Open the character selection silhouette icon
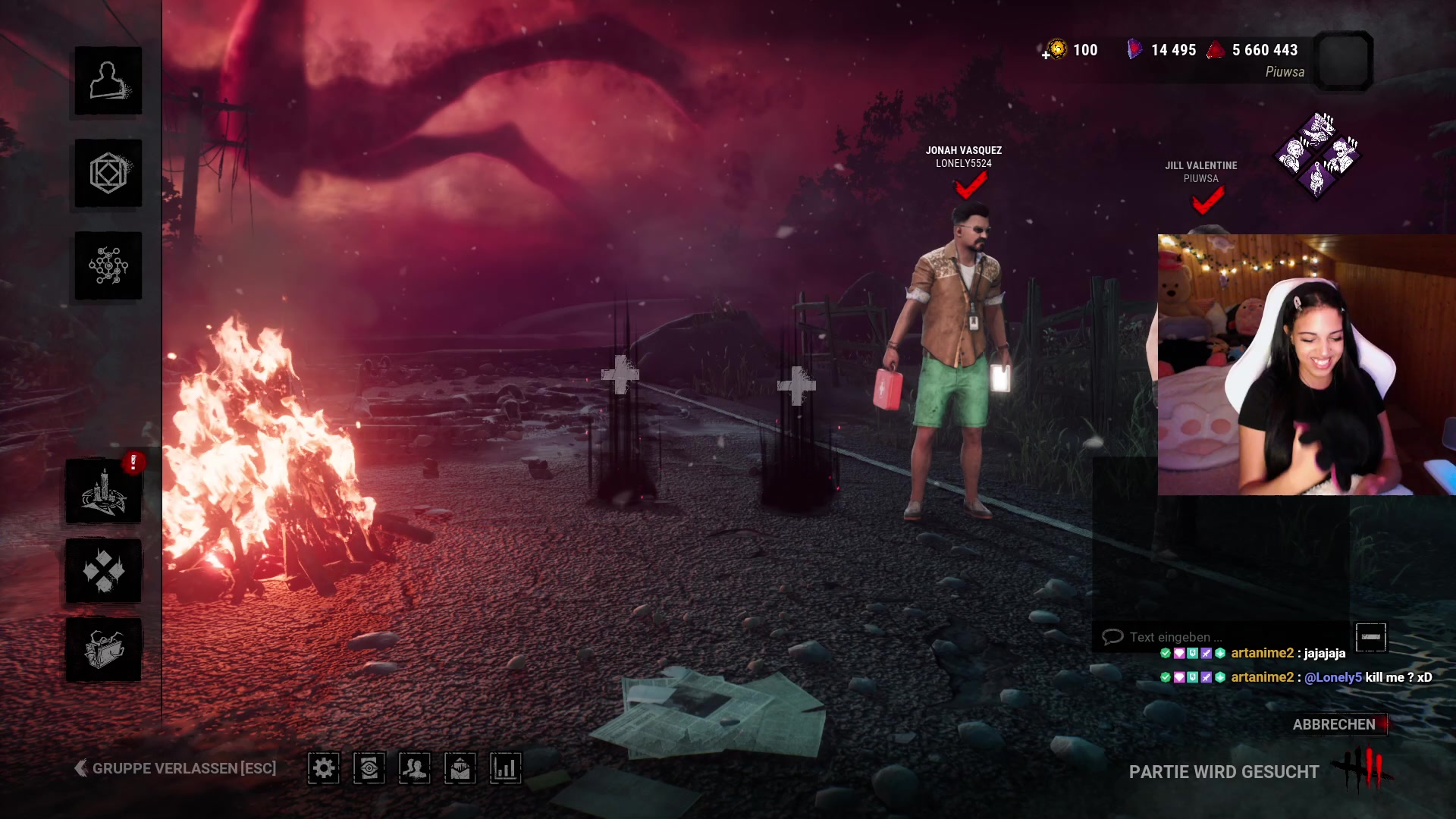 pyautogui.click(x=108, y=80)
